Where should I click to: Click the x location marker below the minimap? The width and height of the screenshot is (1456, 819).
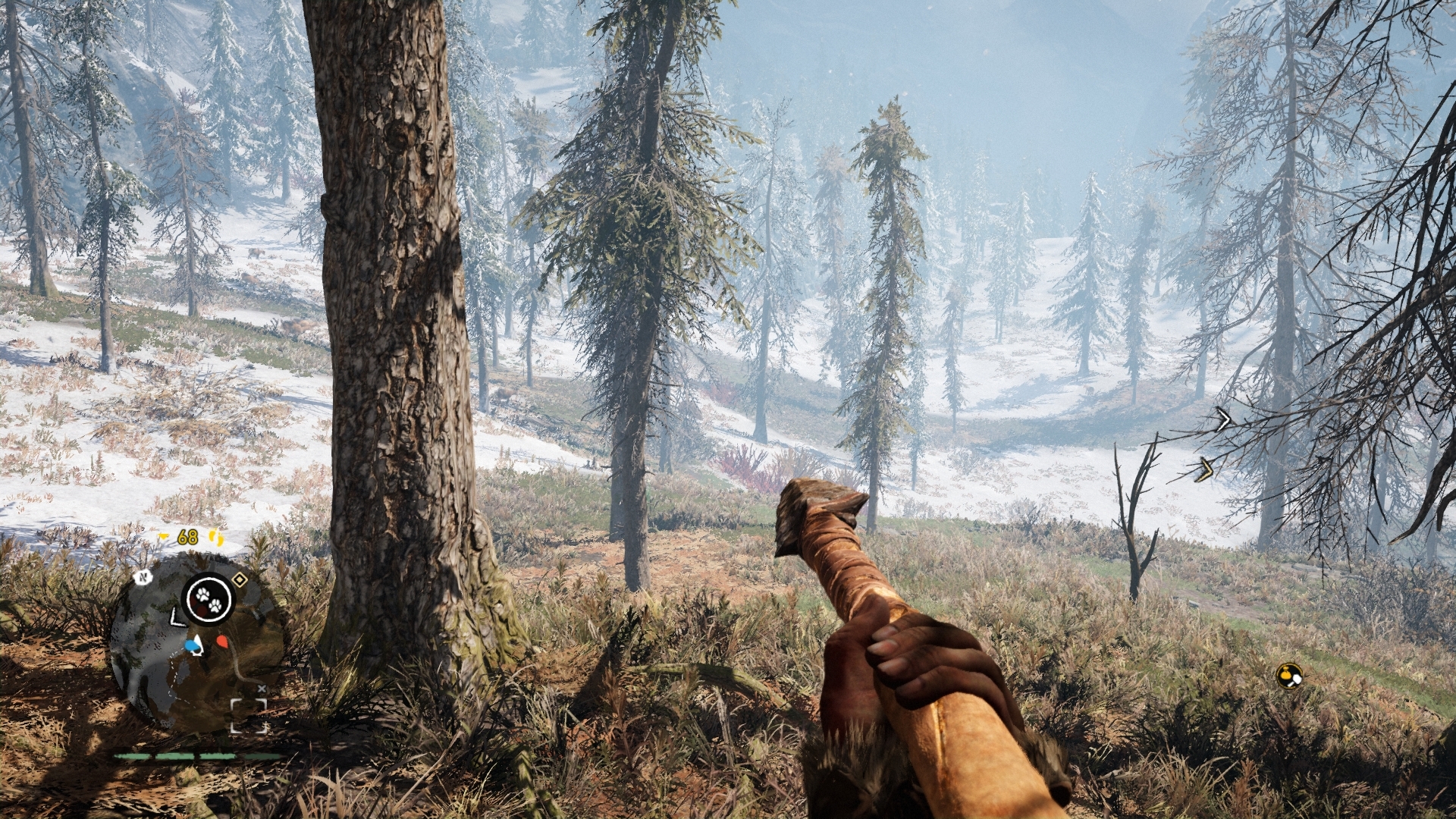point(262,689)
